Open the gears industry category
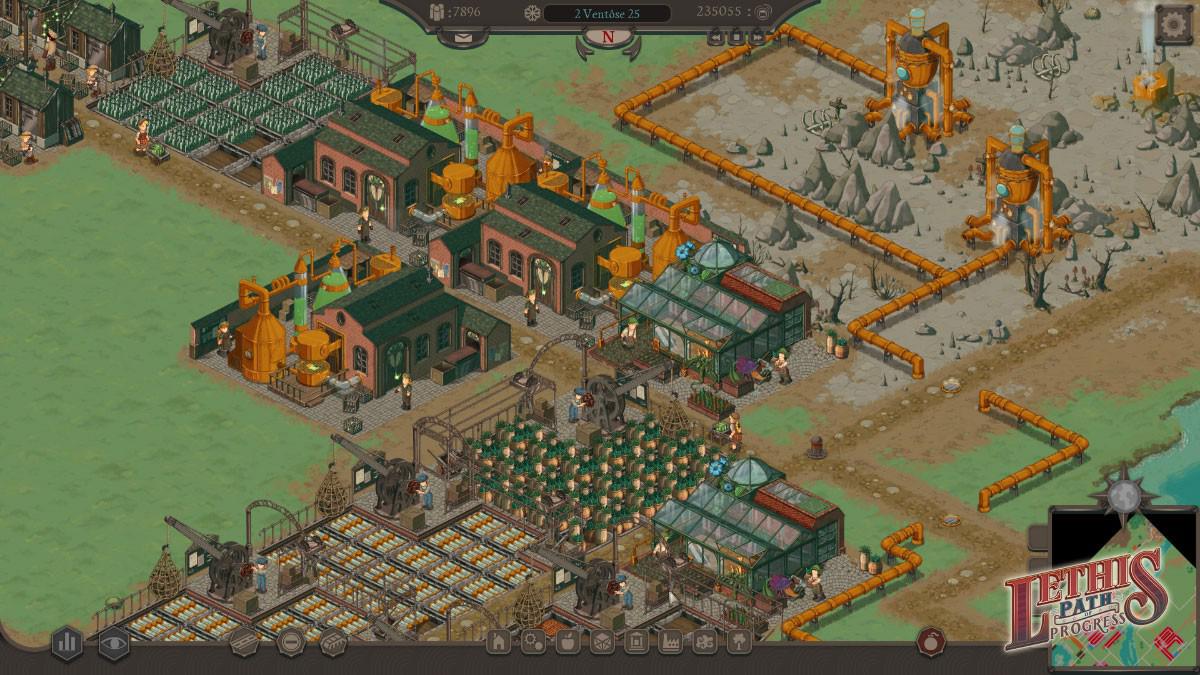 click(x=533, y=642)
